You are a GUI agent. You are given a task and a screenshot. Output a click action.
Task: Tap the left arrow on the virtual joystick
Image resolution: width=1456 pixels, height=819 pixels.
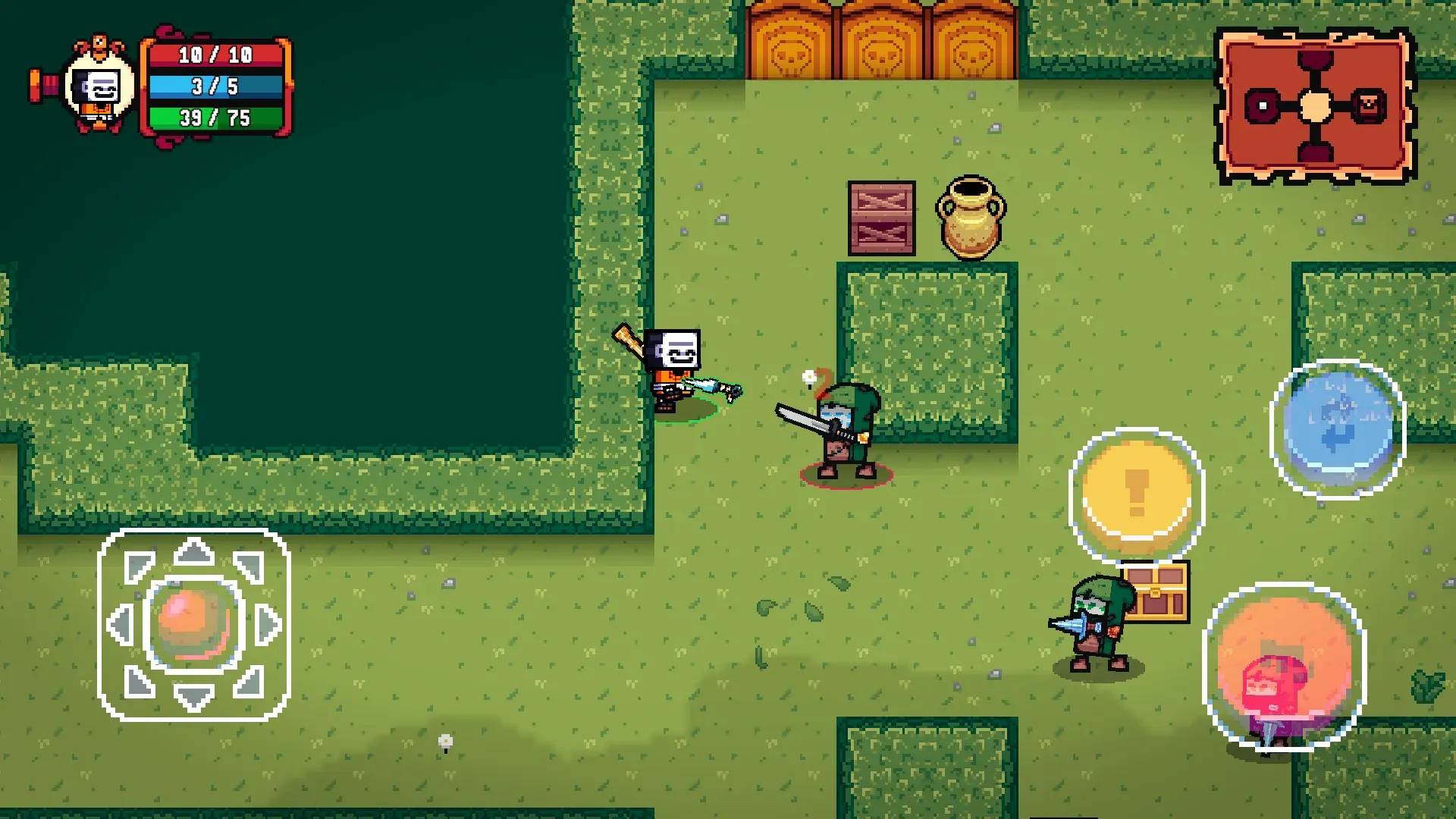[x=121, y=625]
